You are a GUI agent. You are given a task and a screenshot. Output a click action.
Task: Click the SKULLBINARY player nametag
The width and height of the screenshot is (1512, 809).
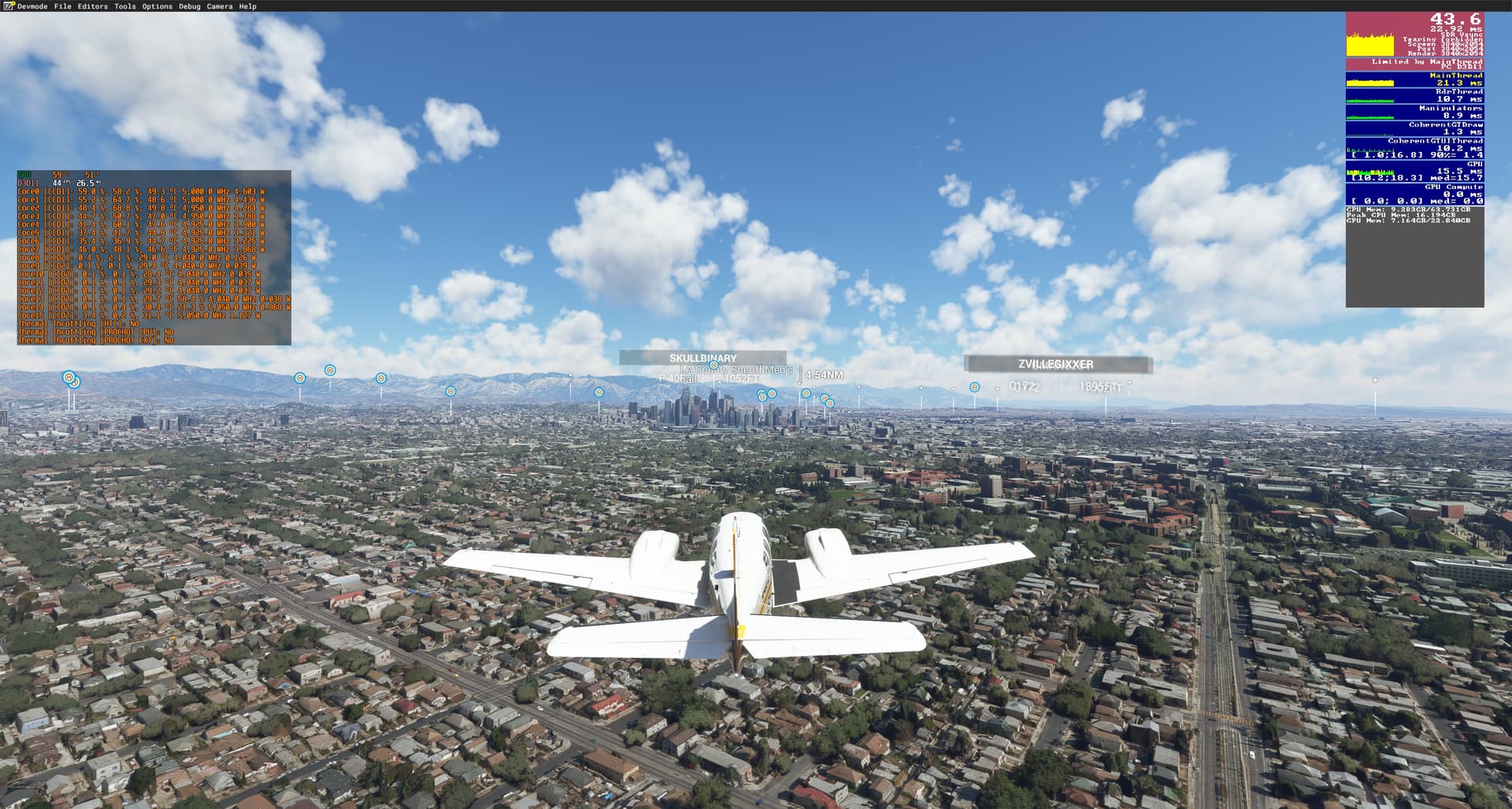coord(702,358)
